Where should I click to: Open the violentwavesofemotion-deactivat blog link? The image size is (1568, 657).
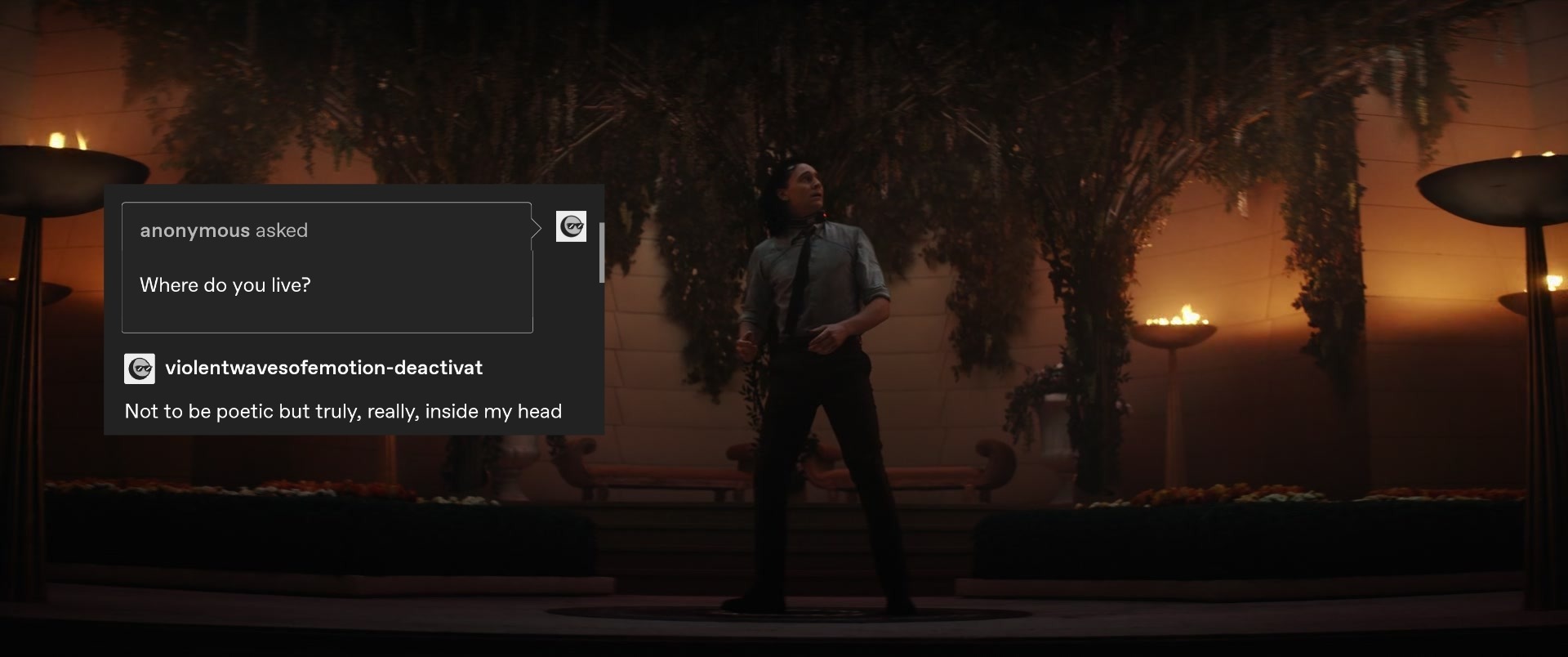coord(323,368)
